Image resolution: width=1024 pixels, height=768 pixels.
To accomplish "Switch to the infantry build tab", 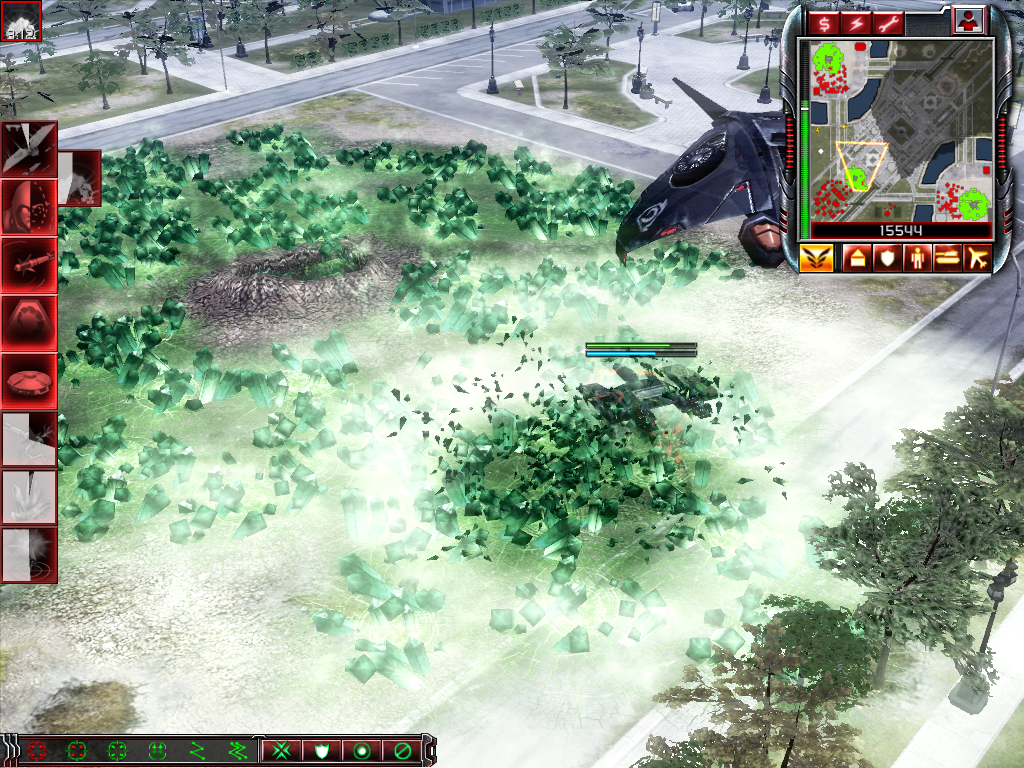I will (916, 258).
